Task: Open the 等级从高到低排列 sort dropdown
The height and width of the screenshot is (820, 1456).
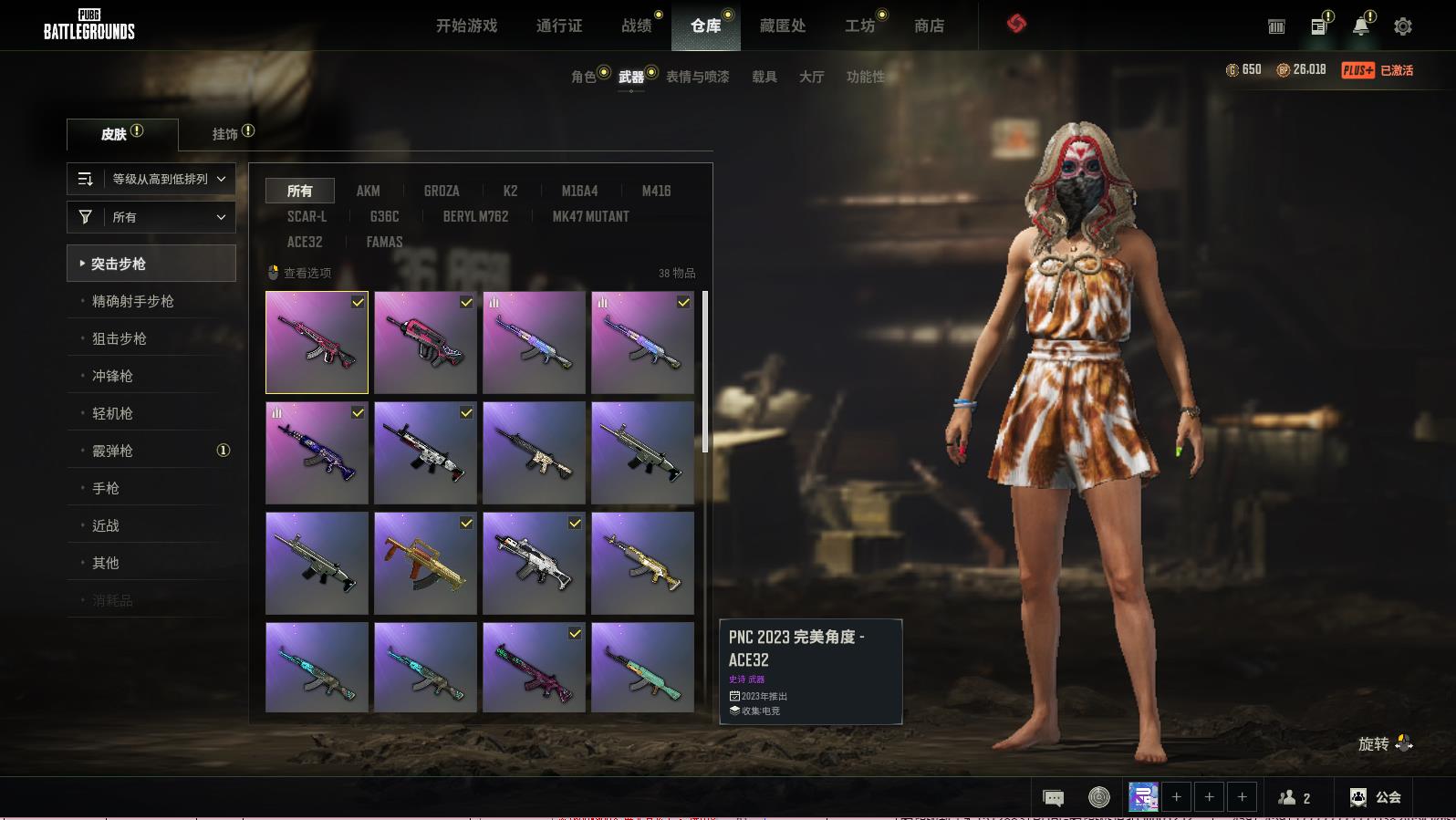Action: coord(151,179)
